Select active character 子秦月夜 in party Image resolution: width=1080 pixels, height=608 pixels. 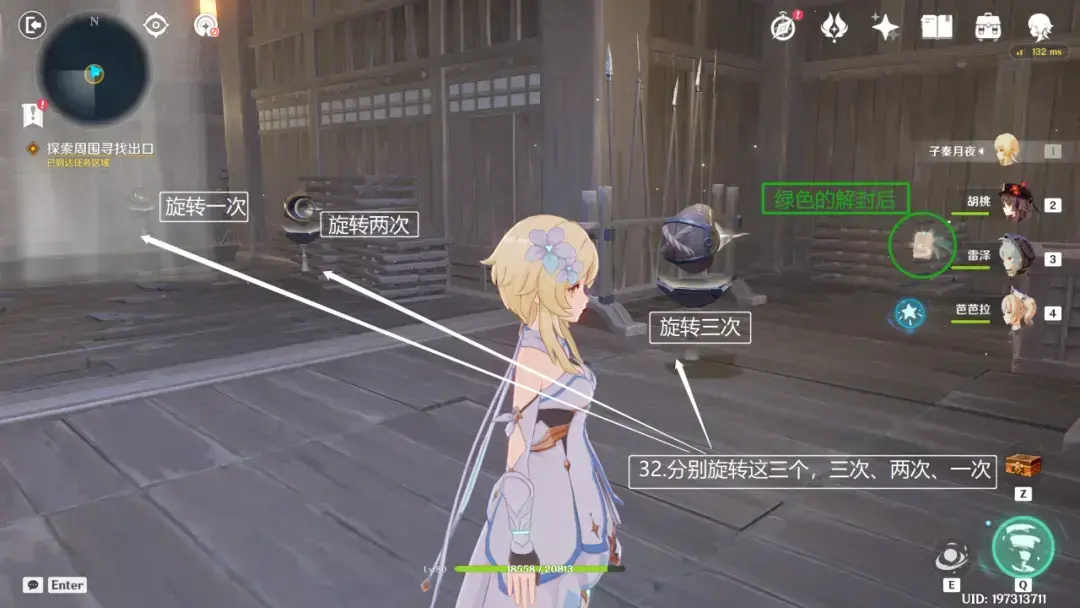tap(1004, 150)
